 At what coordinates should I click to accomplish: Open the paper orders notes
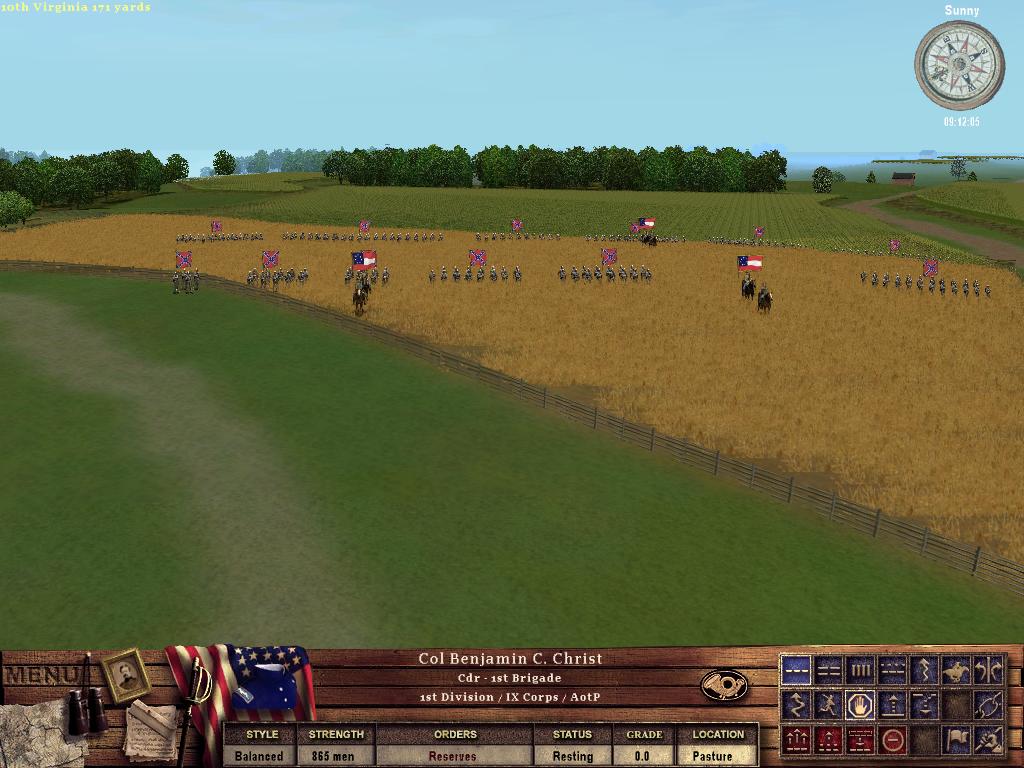[x=150, y=730]
